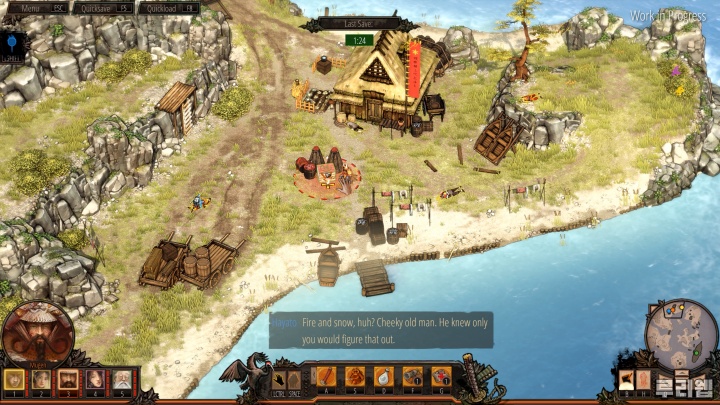Select the white-bearded old man portrait
Image resolution: width=720 pixels, height=405 pixels.
point(120,380)
